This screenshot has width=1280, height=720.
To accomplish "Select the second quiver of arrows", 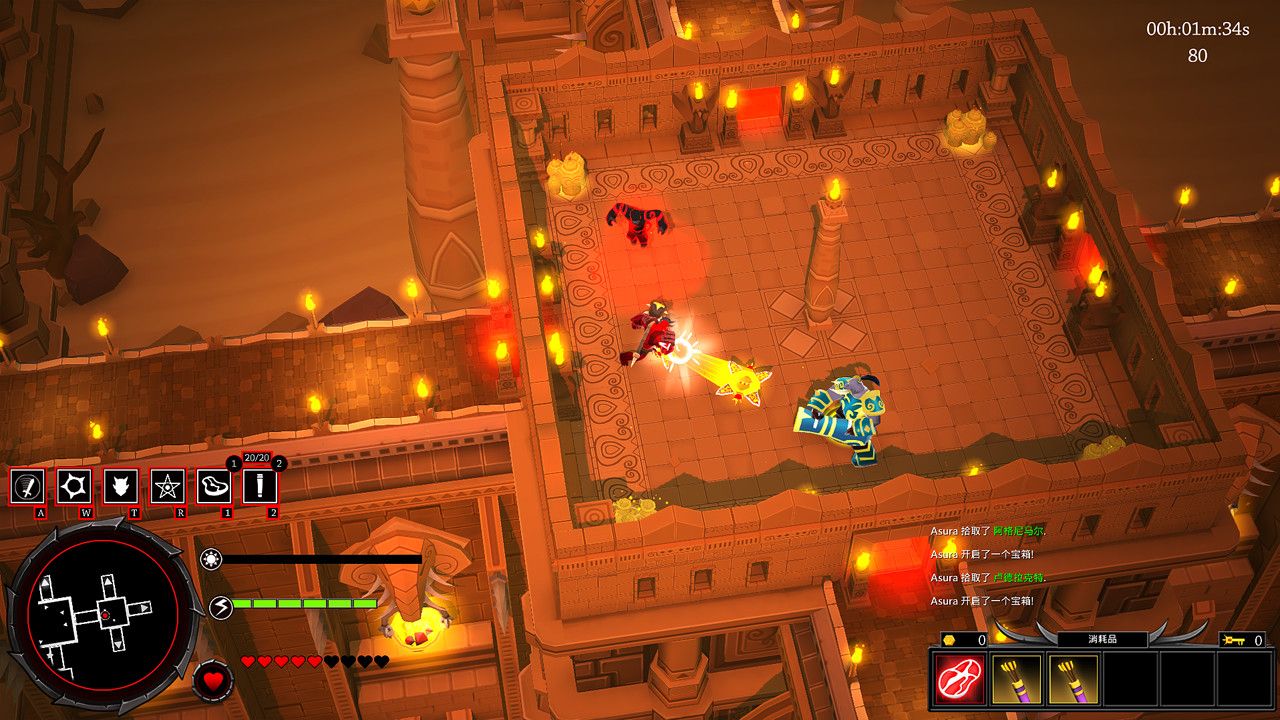I will click(1072, 679).
